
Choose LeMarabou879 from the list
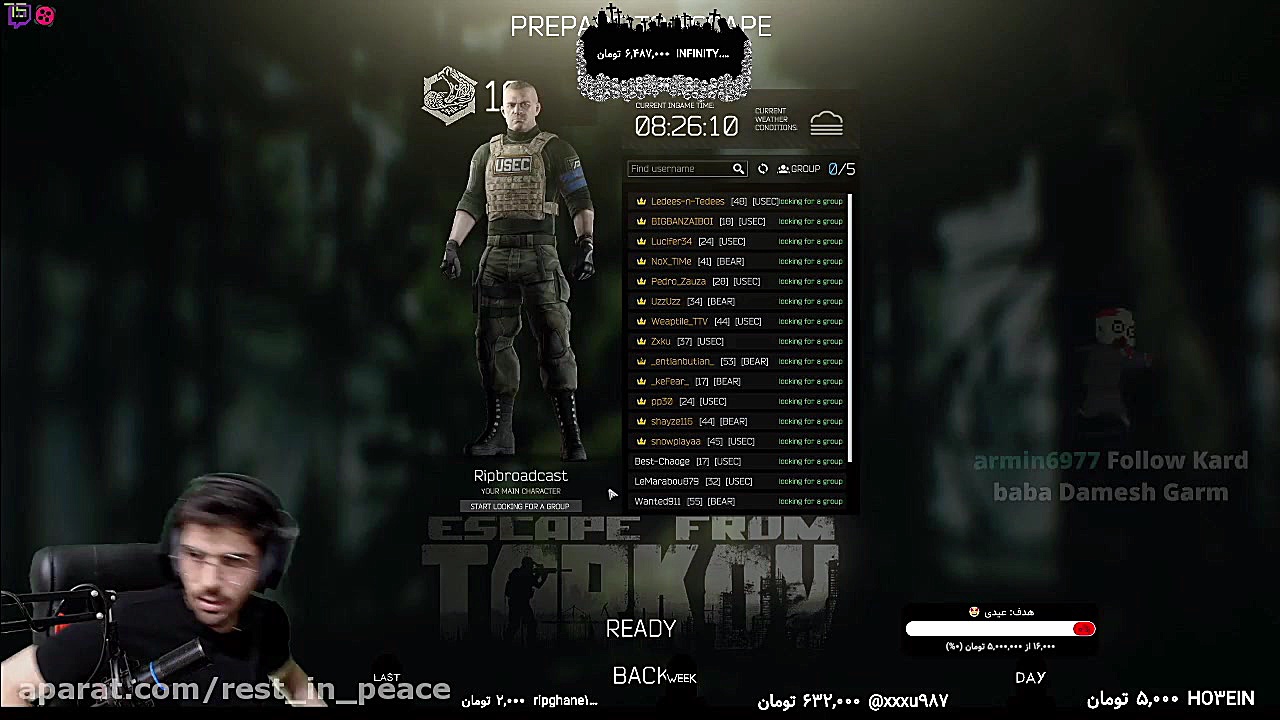(x=666, y=481)
